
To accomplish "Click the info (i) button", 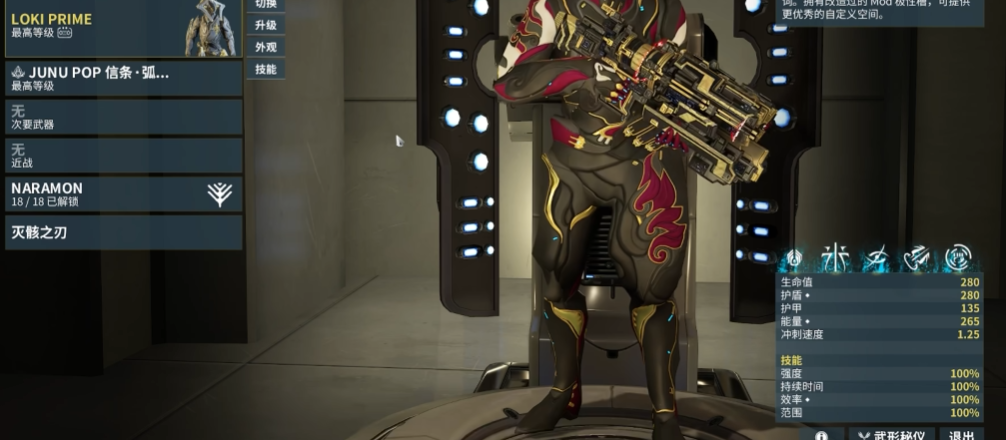I will click(822, 435).
